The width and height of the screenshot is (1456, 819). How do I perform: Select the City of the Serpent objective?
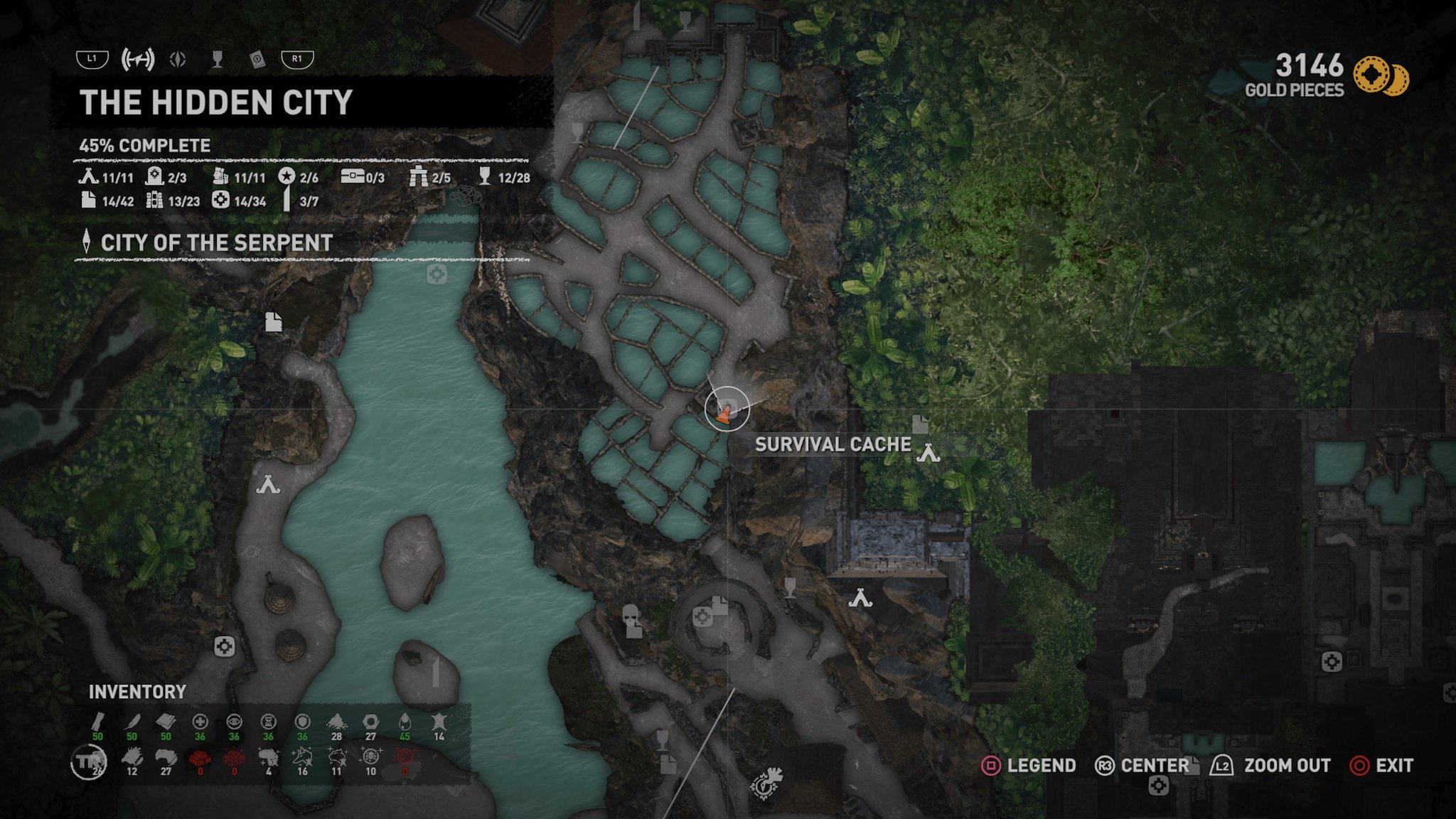pyautogui.click(x=216, y=243)
